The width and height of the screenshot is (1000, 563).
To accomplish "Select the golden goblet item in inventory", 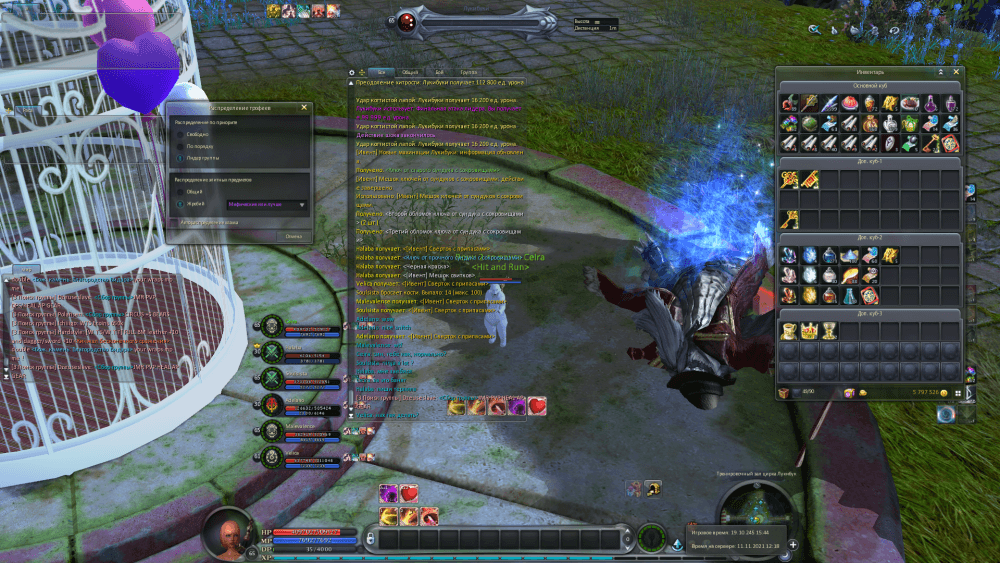I will point(828,331).
